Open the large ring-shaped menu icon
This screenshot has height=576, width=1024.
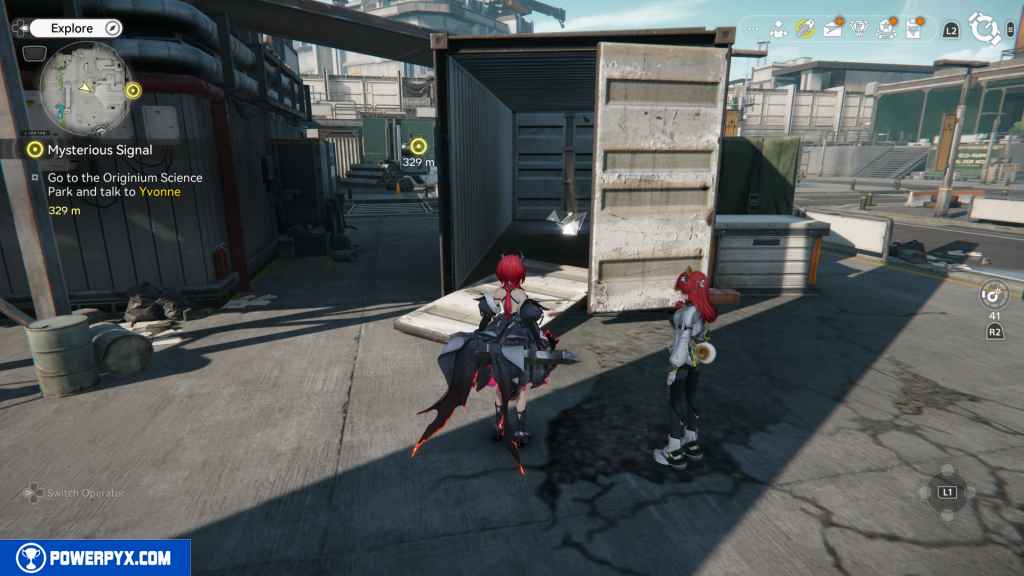point(985,29)
